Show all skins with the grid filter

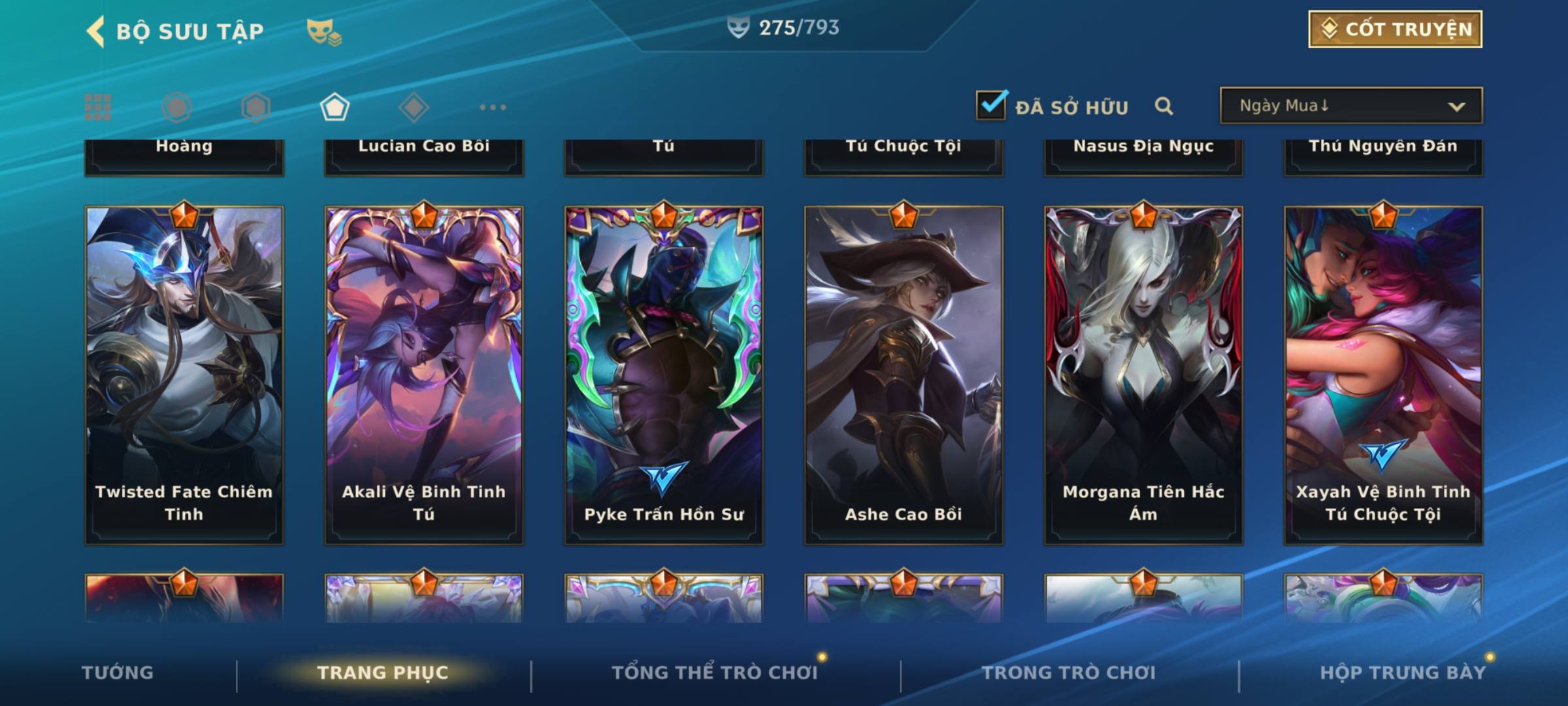point(98,107)
